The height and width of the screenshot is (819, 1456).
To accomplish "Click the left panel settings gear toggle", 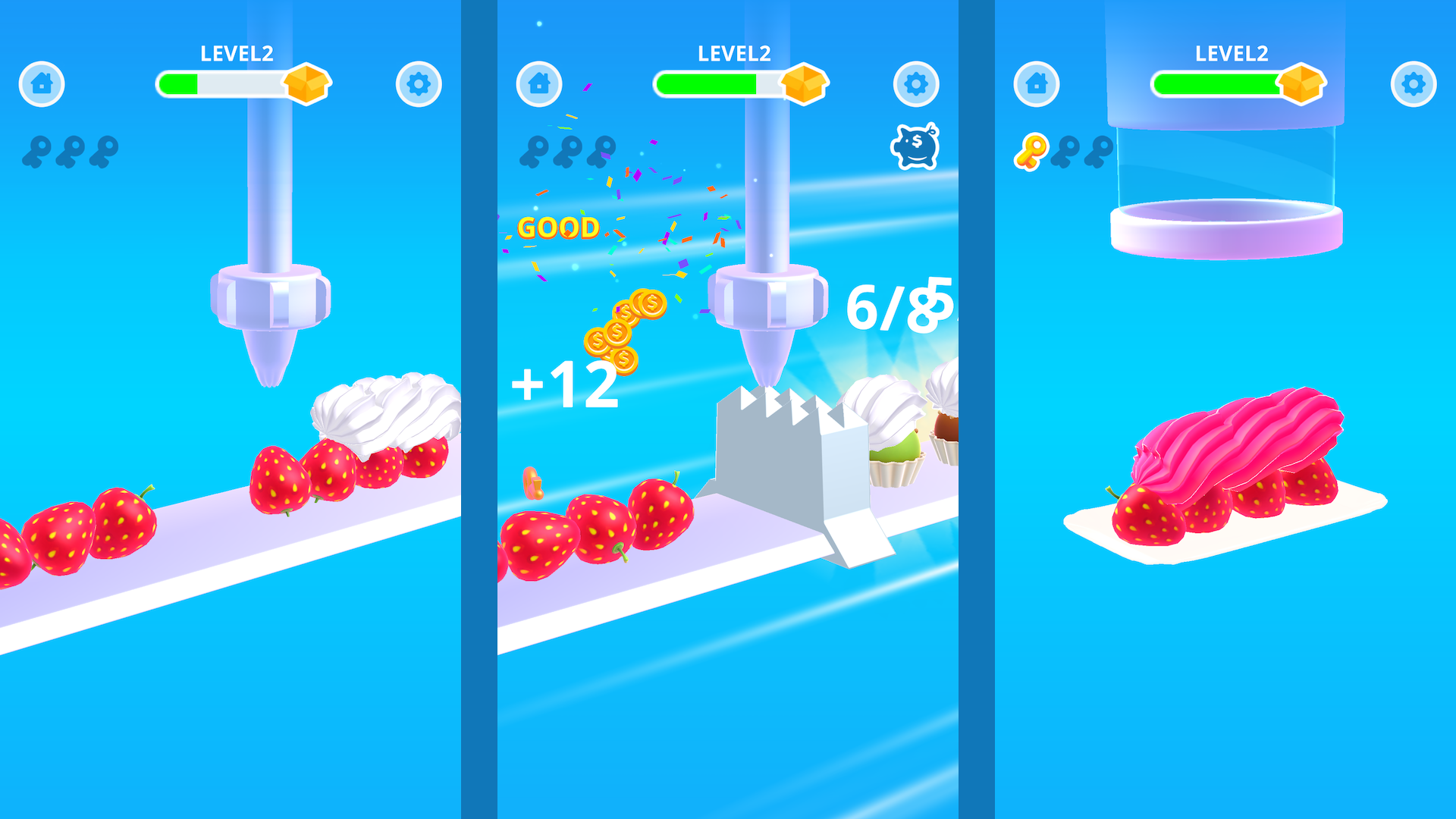I will click(x=418, y=84).
